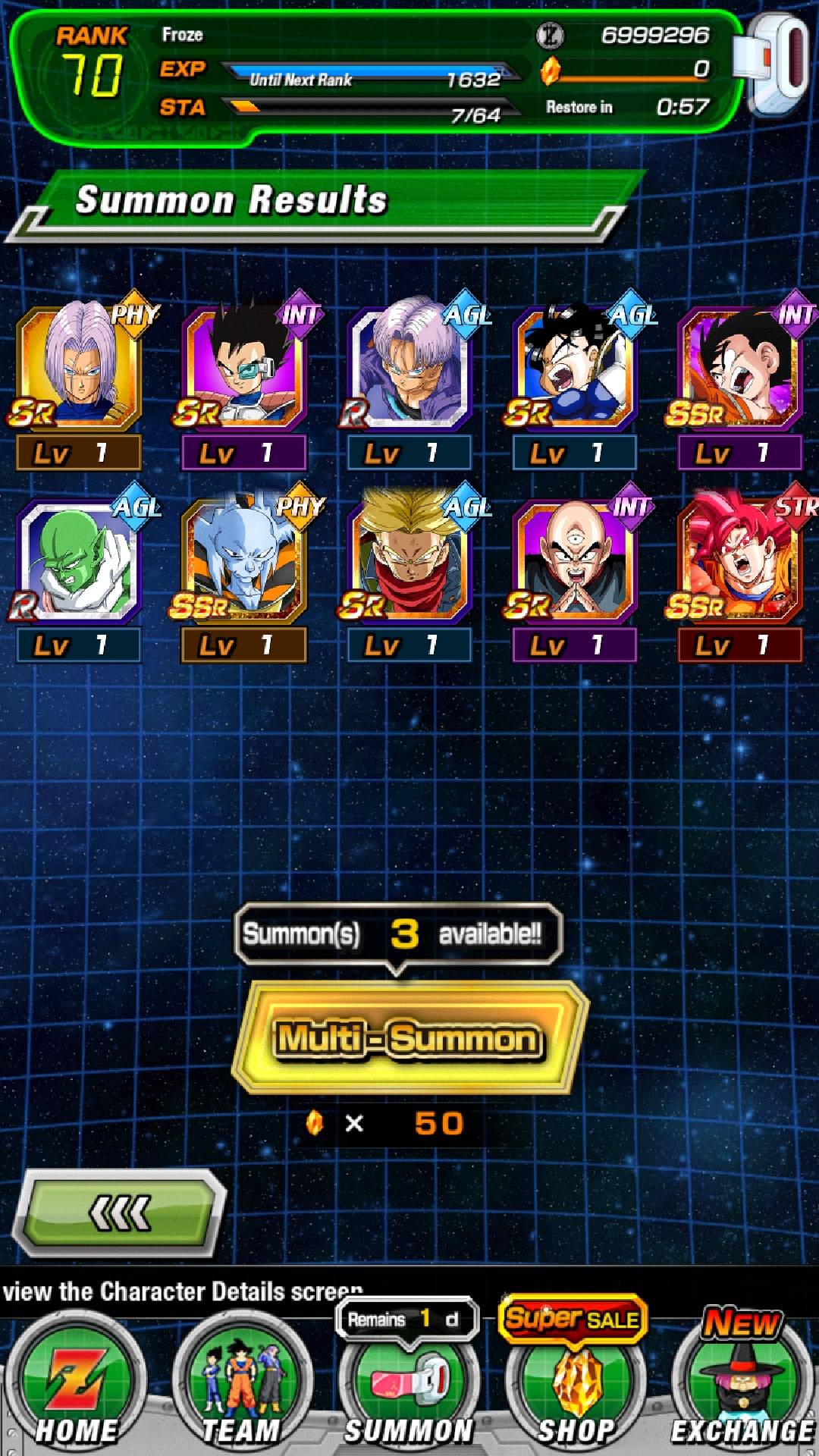The width and height of the screenshot is (819, 1456).
Task: Open the Summon menu
Action: pos(409,1388)
